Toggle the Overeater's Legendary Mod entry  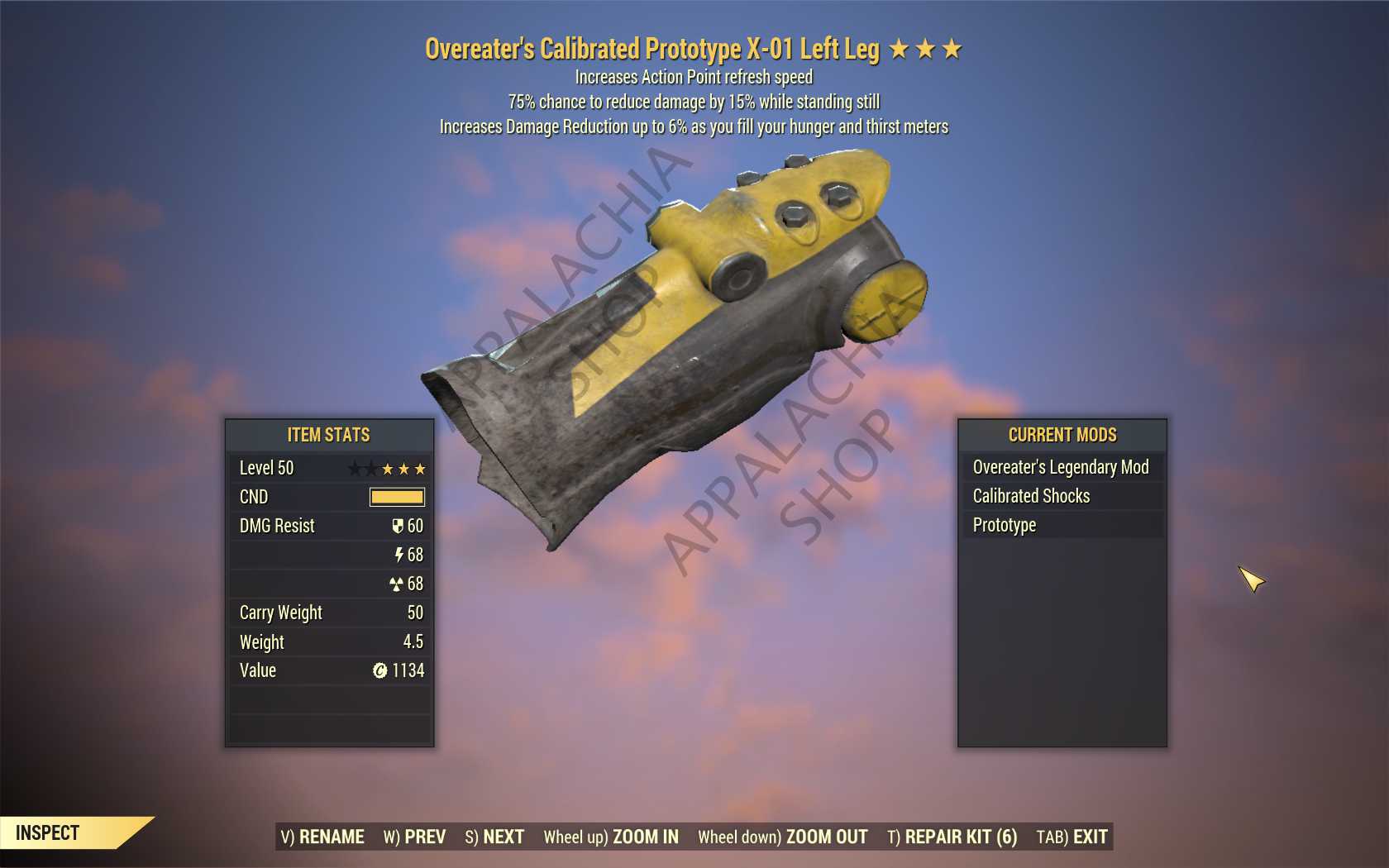(1061, 467)
